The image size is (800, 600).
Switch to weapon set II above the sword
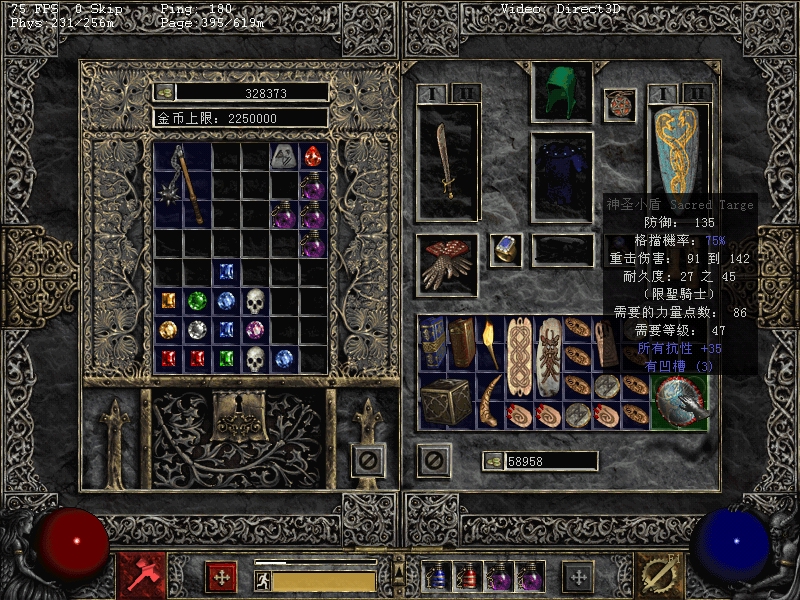point(465,93)
